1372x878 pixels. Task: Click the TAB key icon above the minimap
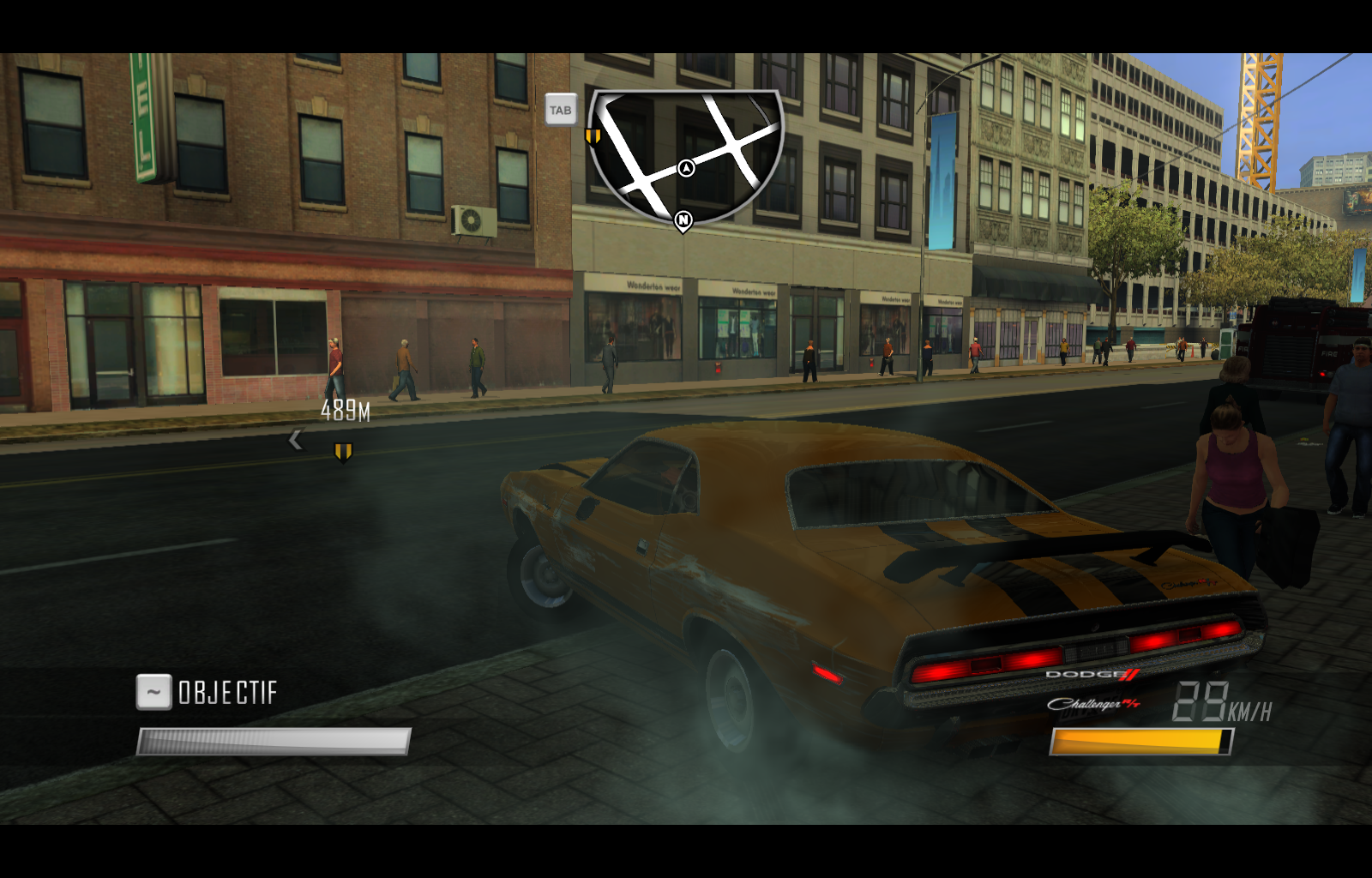(560, 110)
